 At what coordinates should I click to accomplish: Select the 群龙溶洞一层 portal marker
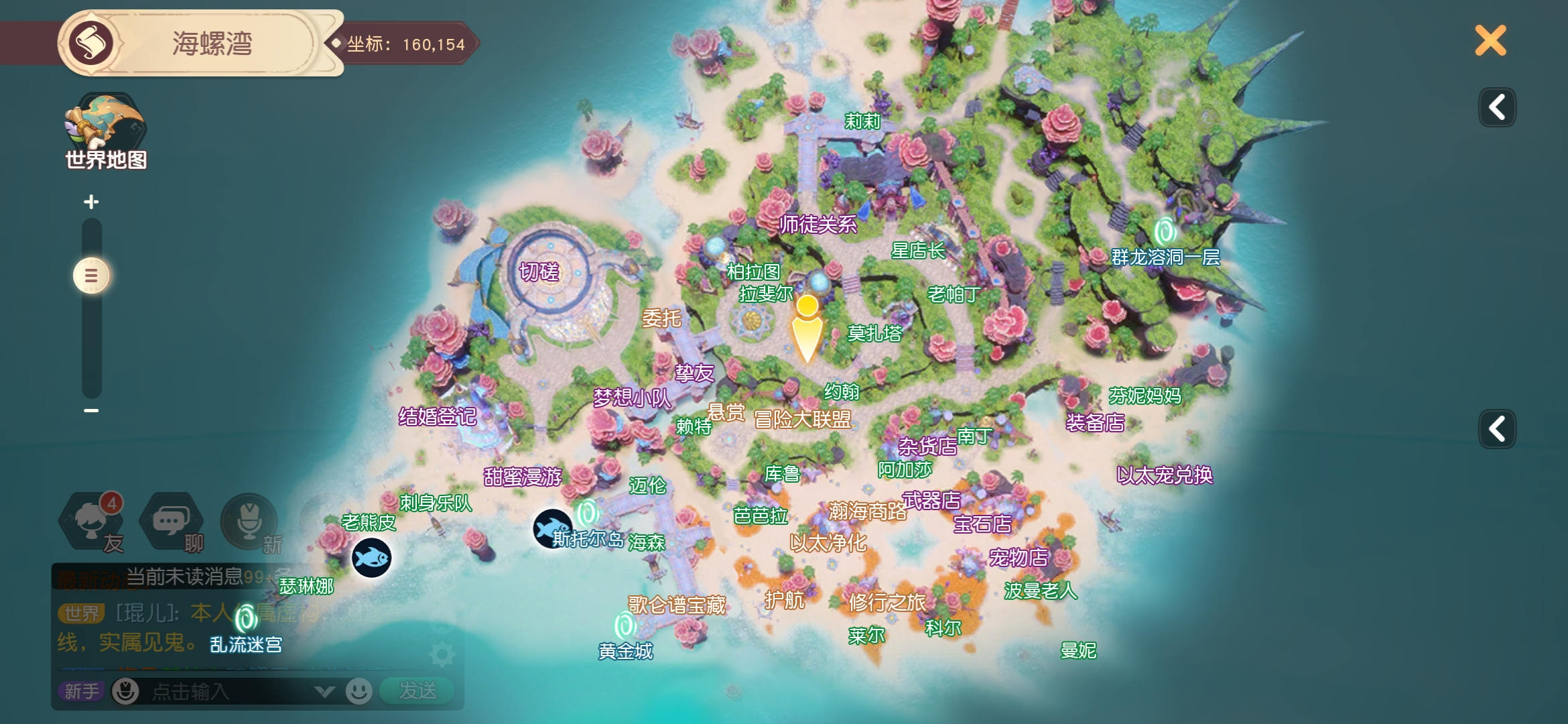pos(1165,232)
